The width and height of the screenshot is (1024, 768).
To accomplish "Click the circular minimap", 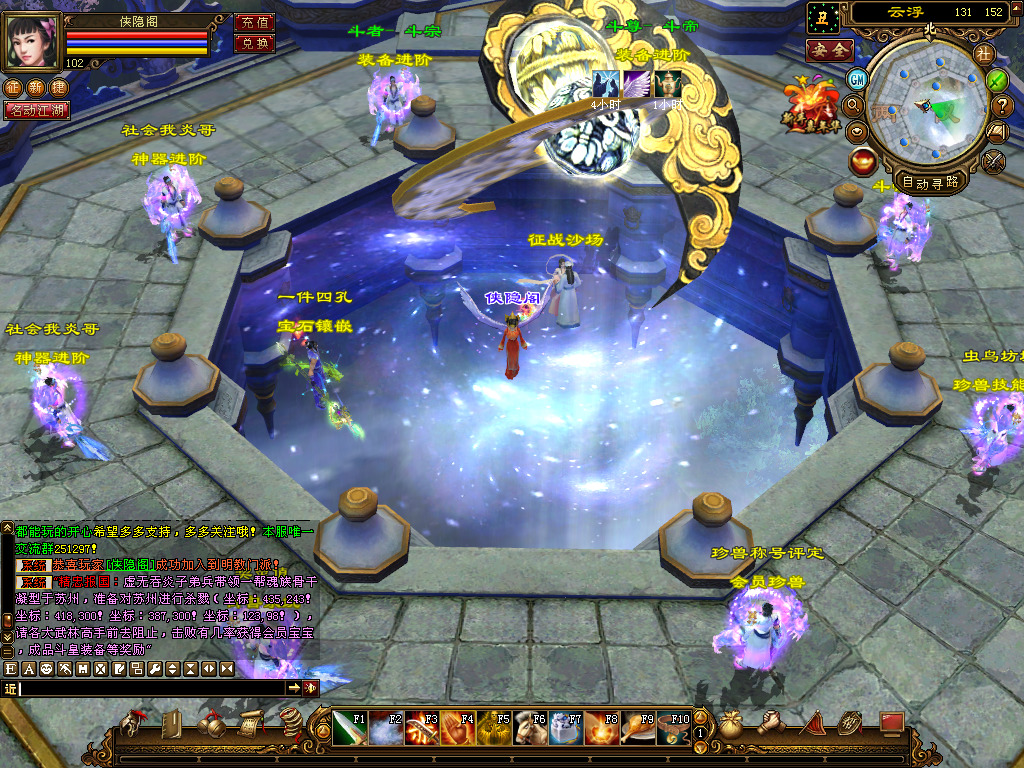I will (927, 108).
